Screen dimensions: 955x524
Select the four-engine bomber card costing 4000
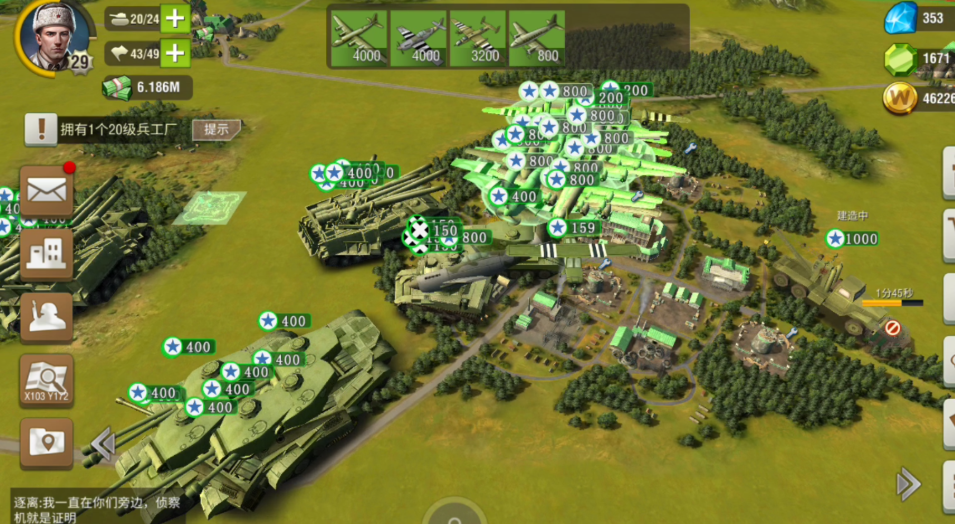pyautogui.click(x=358, y=38)
